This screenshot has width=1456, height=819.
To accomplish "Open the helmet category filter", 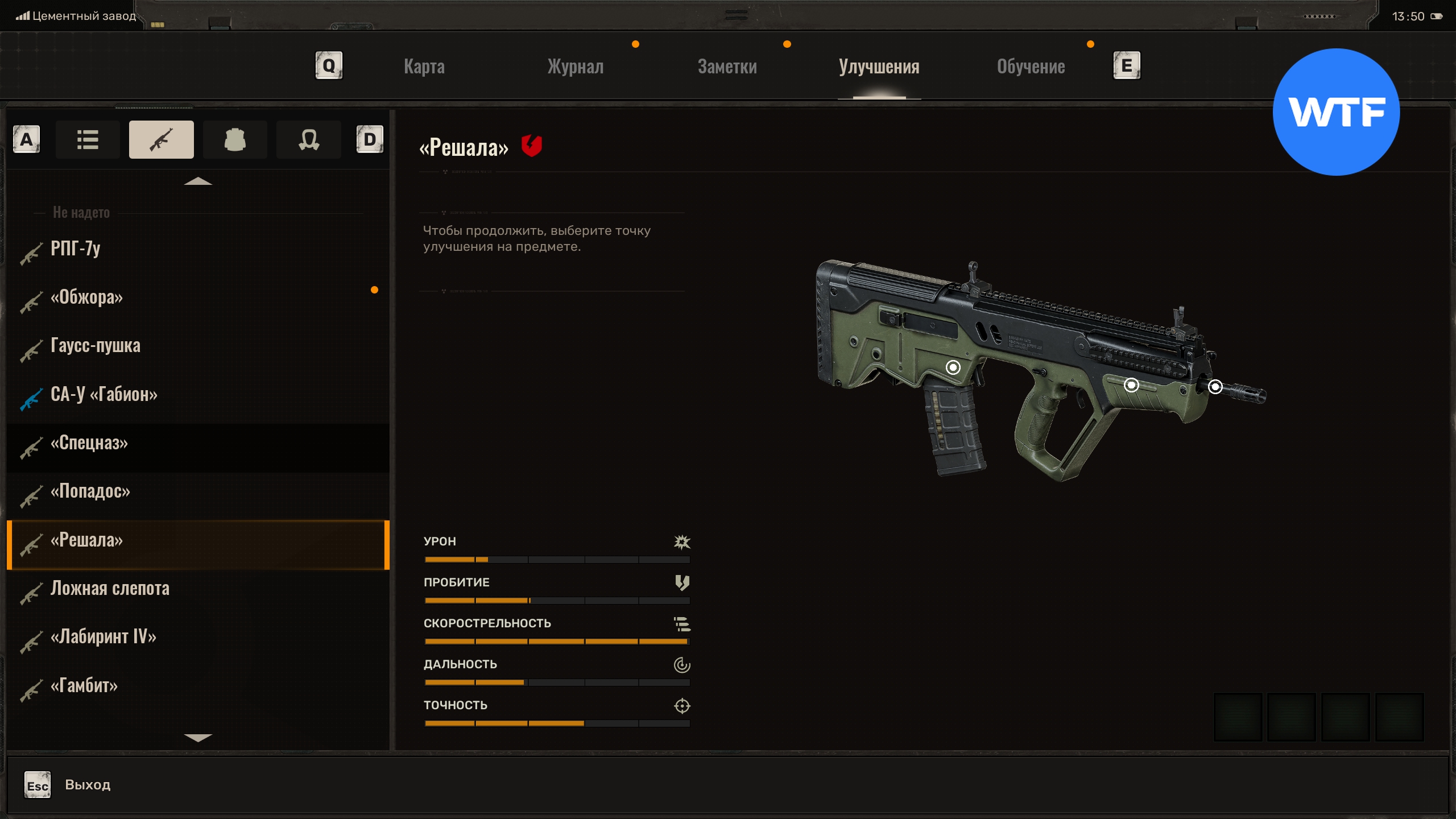I will click(308, 139).
